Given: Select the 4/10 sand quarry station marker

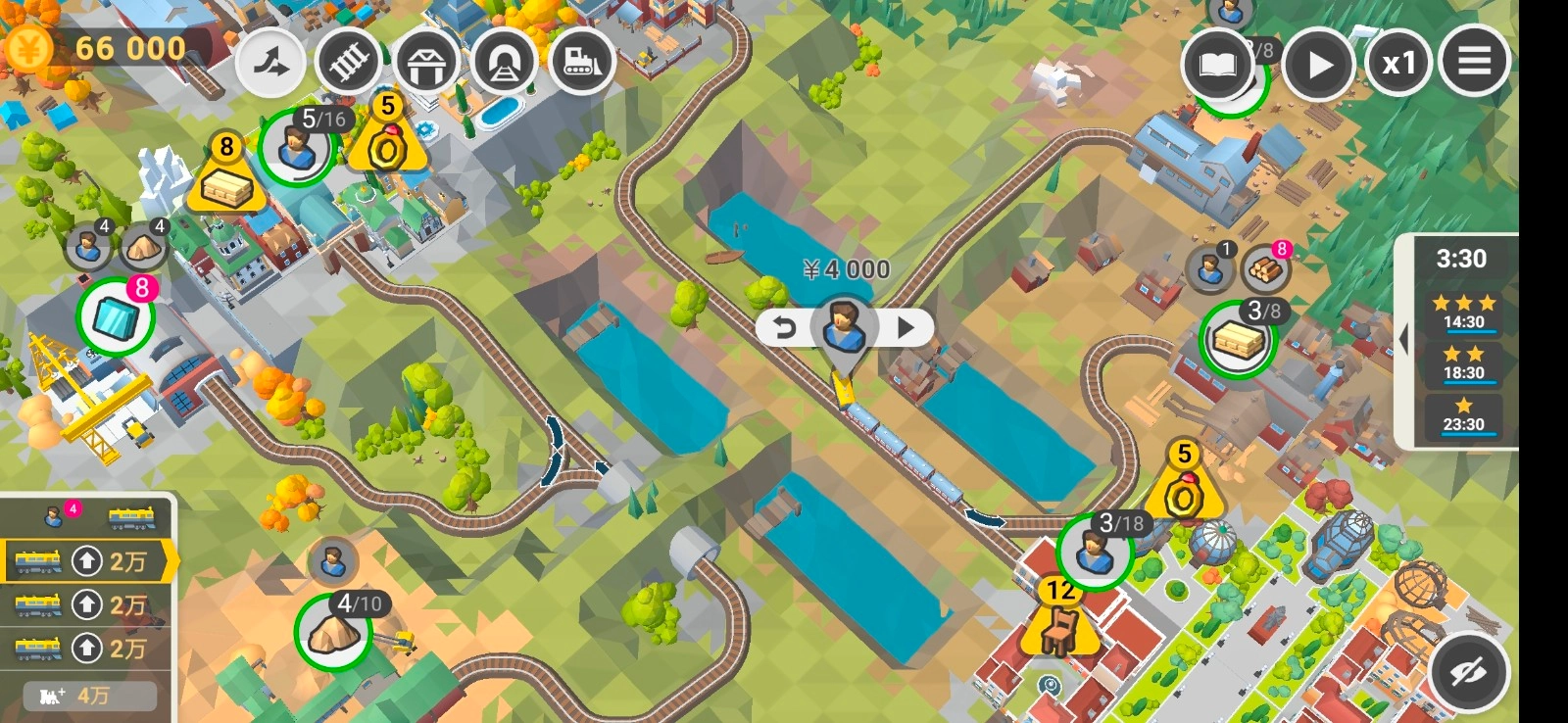Looking at the screenshot, I should (x=333, y=632).
